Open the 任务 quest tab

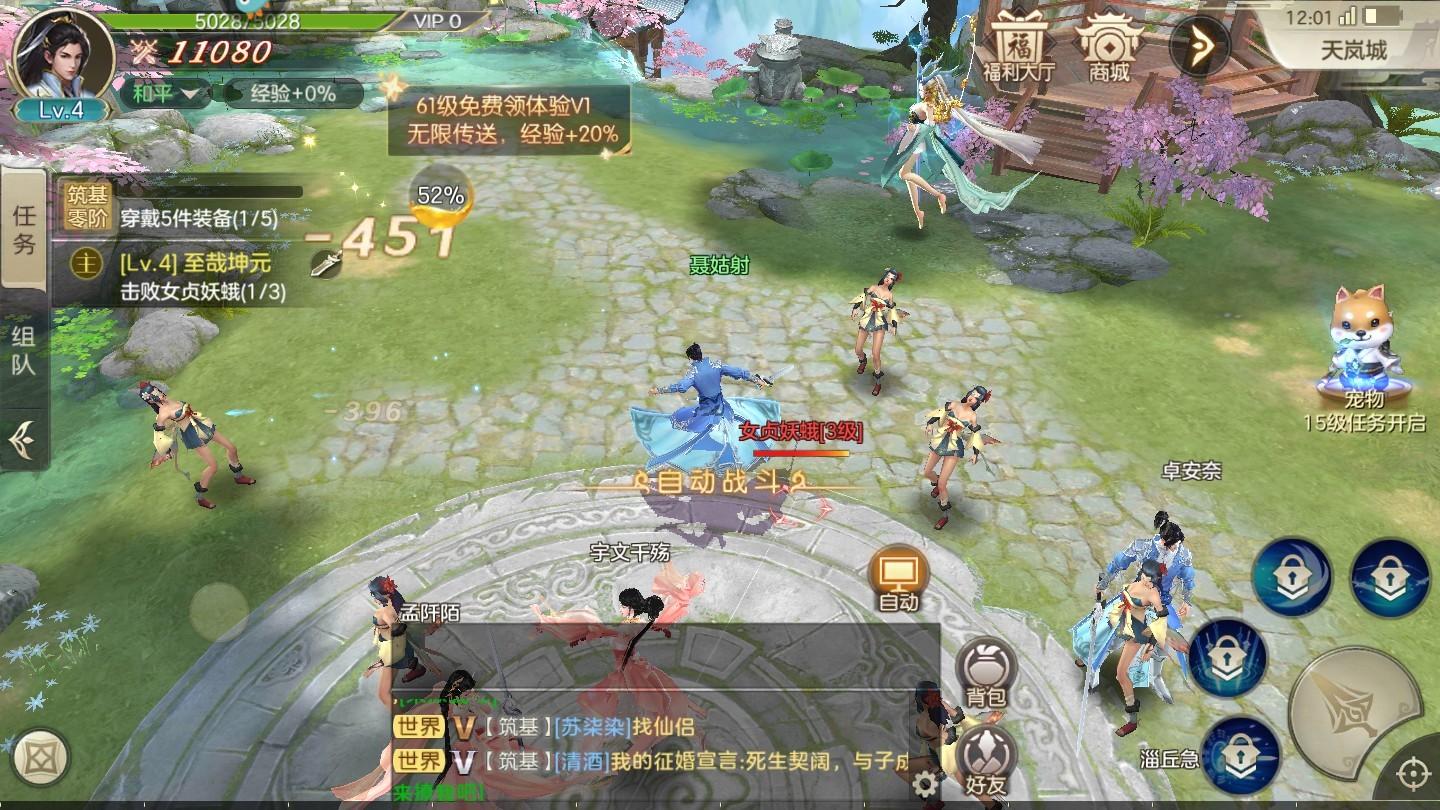tap(24, 227)
